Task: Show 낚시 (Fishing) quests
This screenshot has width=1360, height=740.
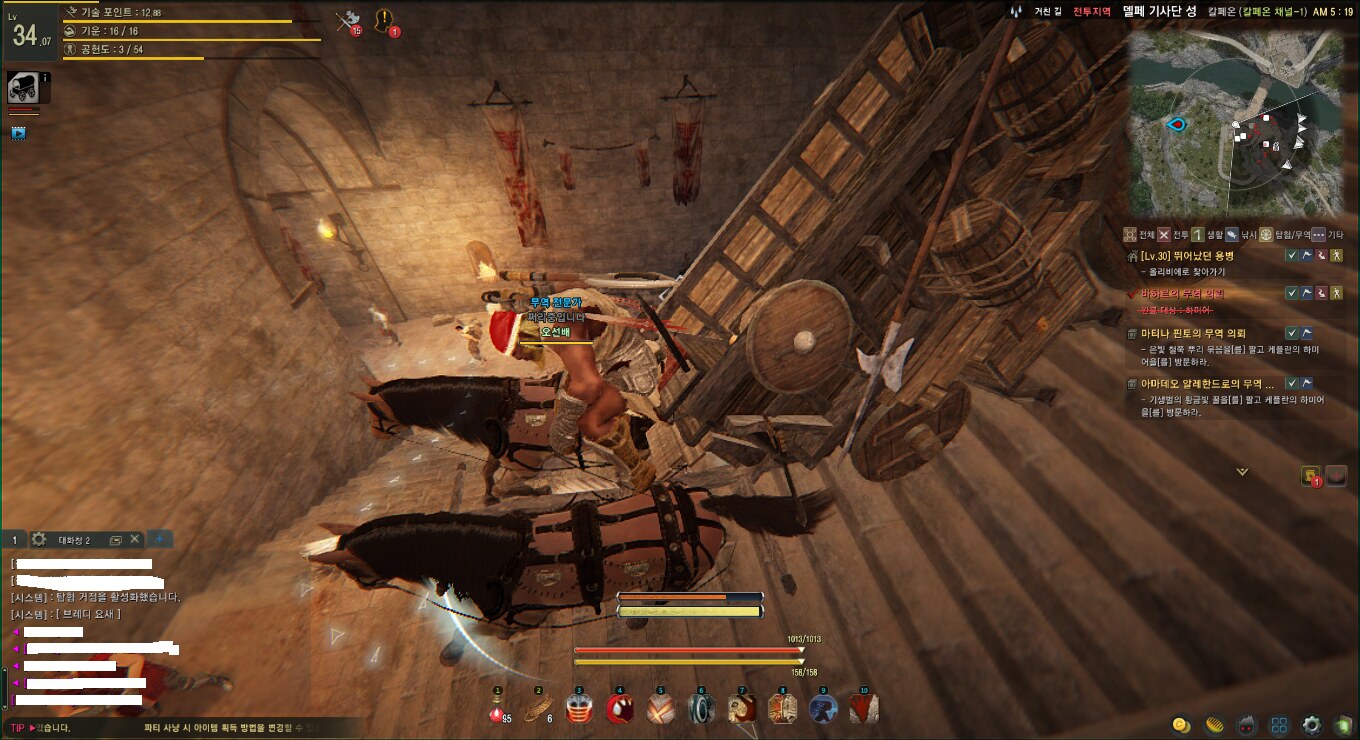Action: coord(1234,235)
